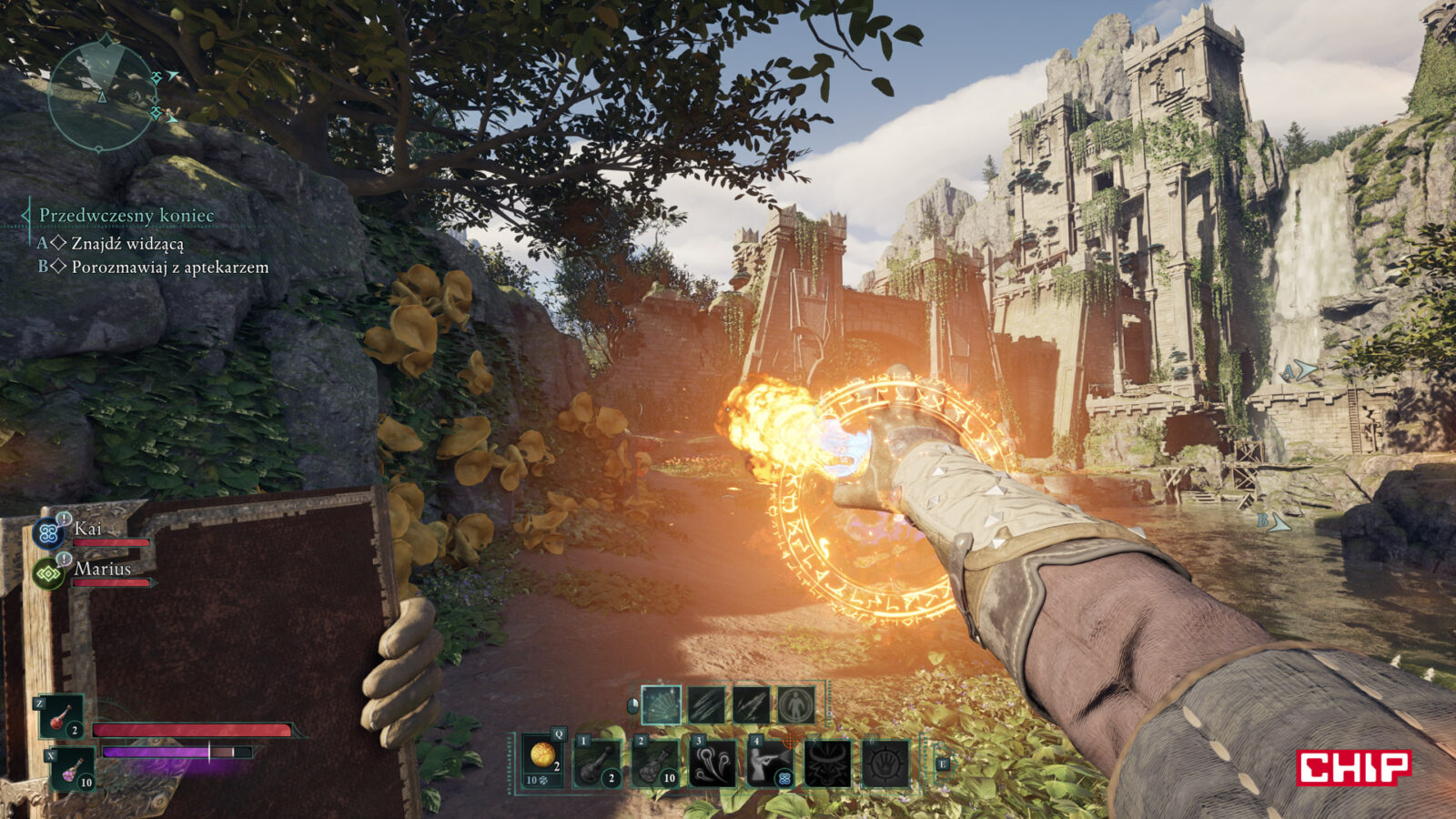The width and height of the screenshot is (1456, 819).
Task: Activate the hand in spiked circle ability
Action: 885,762
